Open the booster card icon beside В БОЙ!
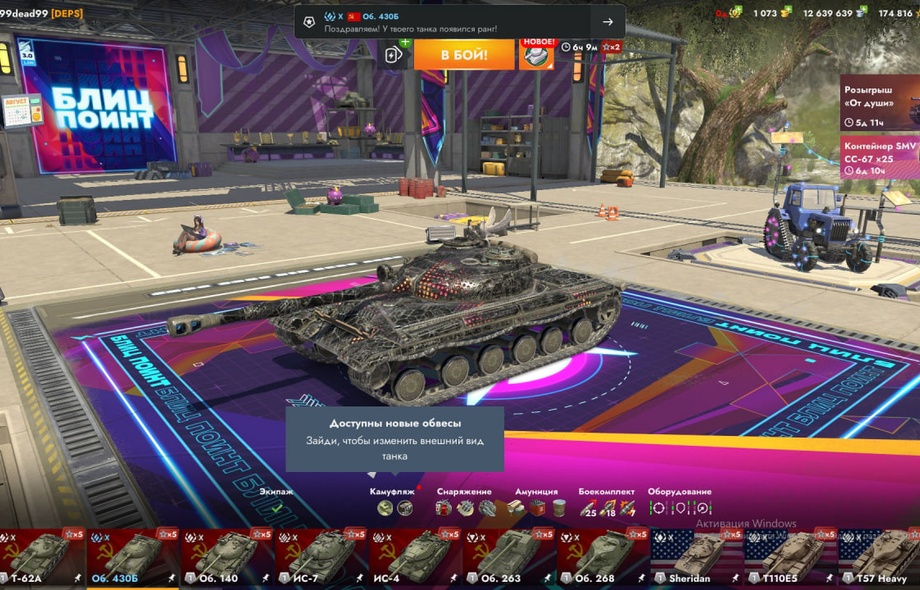This screenshot has width=920, height=590. point(394,54)
